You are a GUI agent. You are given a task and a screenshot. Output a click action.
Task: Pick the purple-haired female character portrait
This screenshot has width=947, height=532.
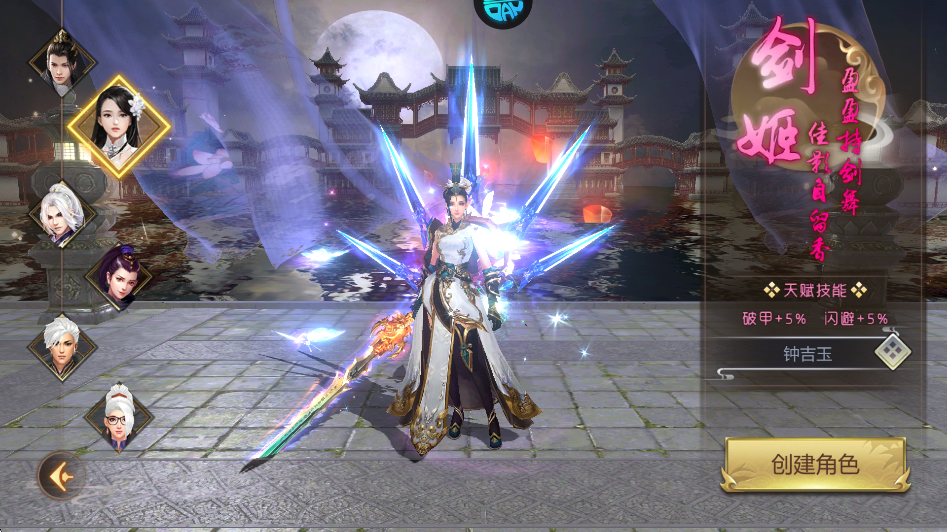[119, 275]
